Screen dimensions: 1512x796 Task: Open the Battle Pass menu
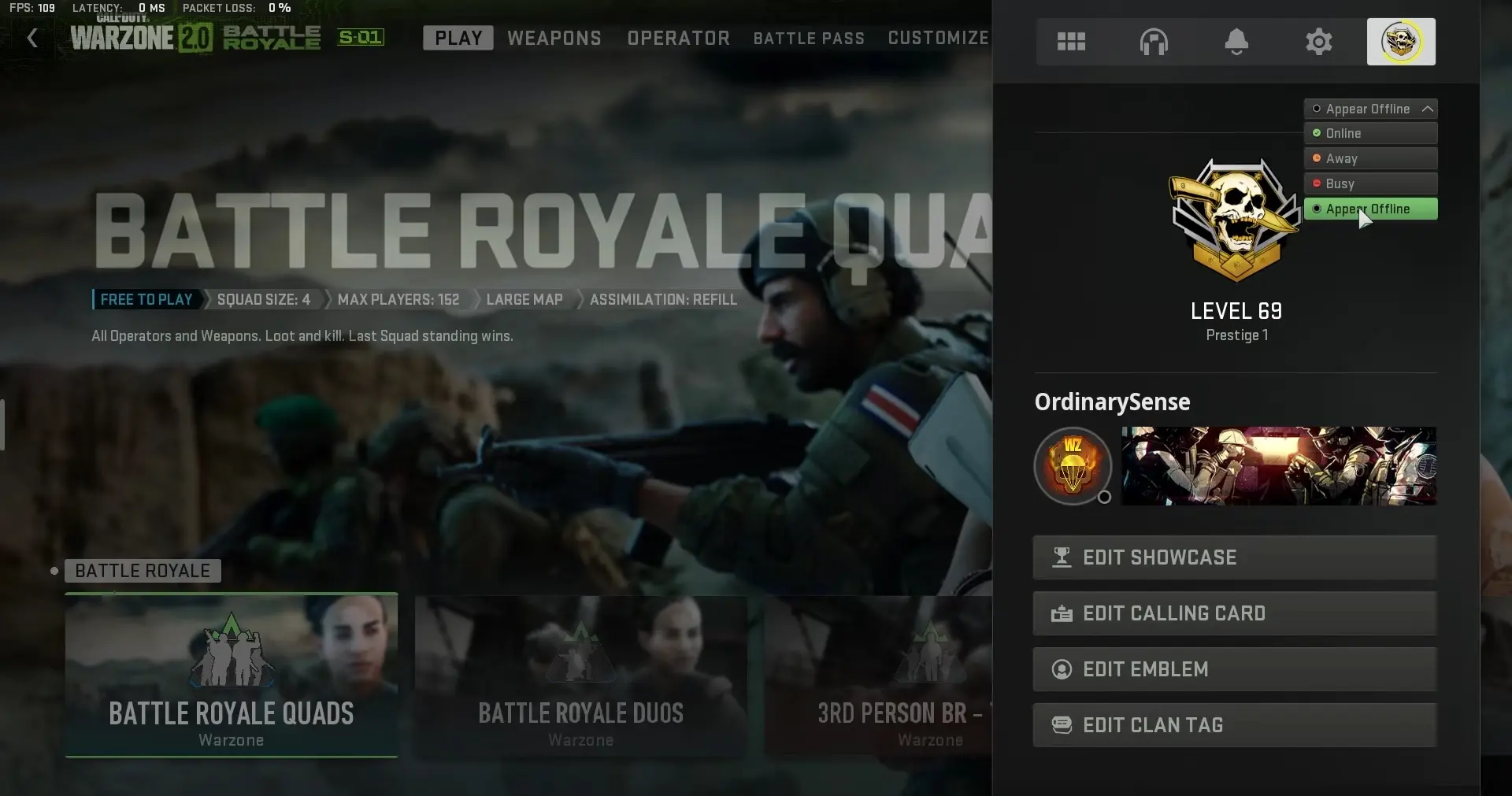[808, 38]
